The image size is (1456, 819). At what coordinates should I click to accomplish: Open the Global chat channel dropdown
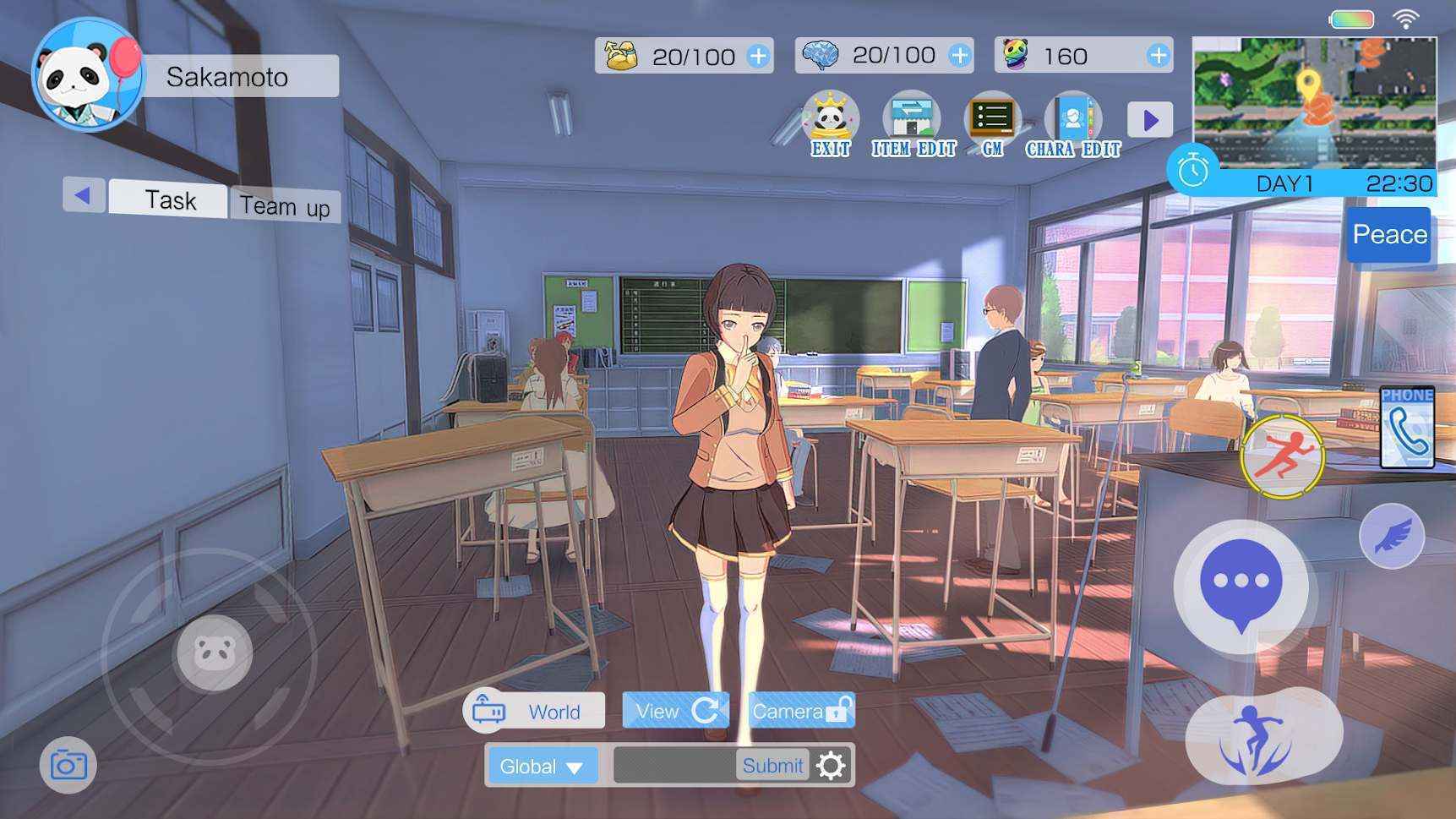point(542,766)
